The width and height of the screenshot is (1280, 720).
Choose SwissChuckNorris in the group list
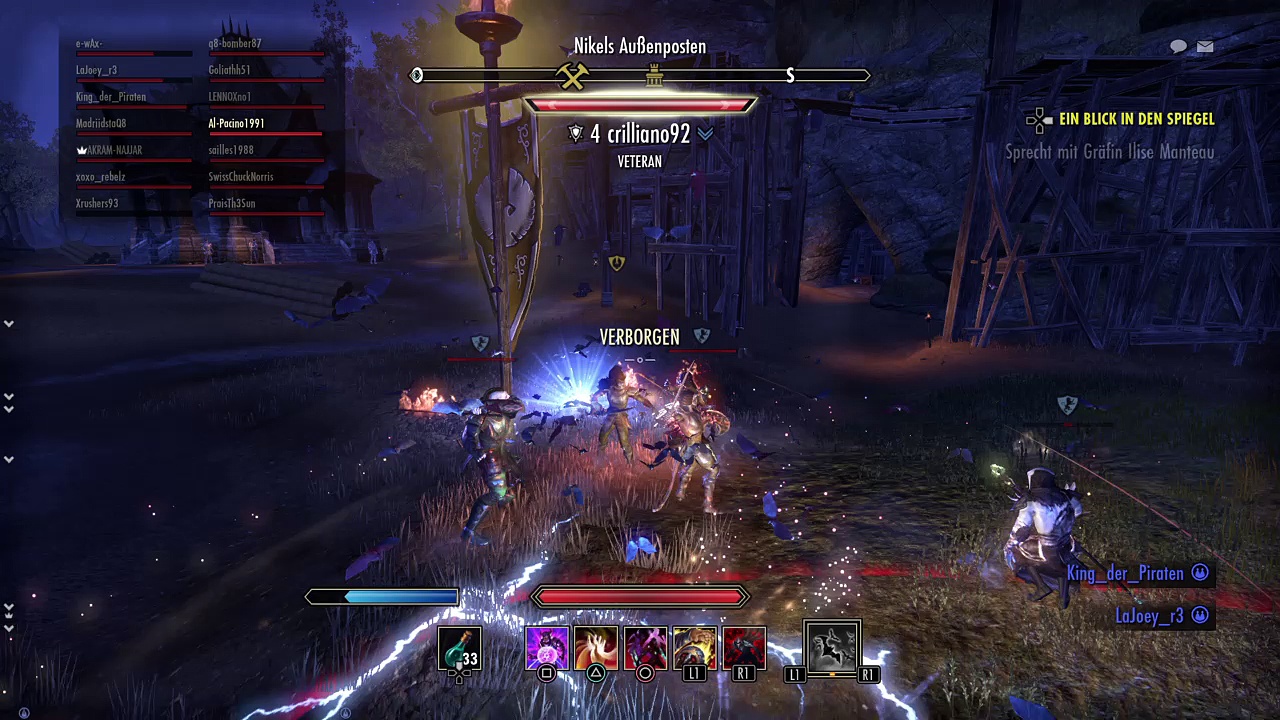pyautogui.click(x=241, y=177)
